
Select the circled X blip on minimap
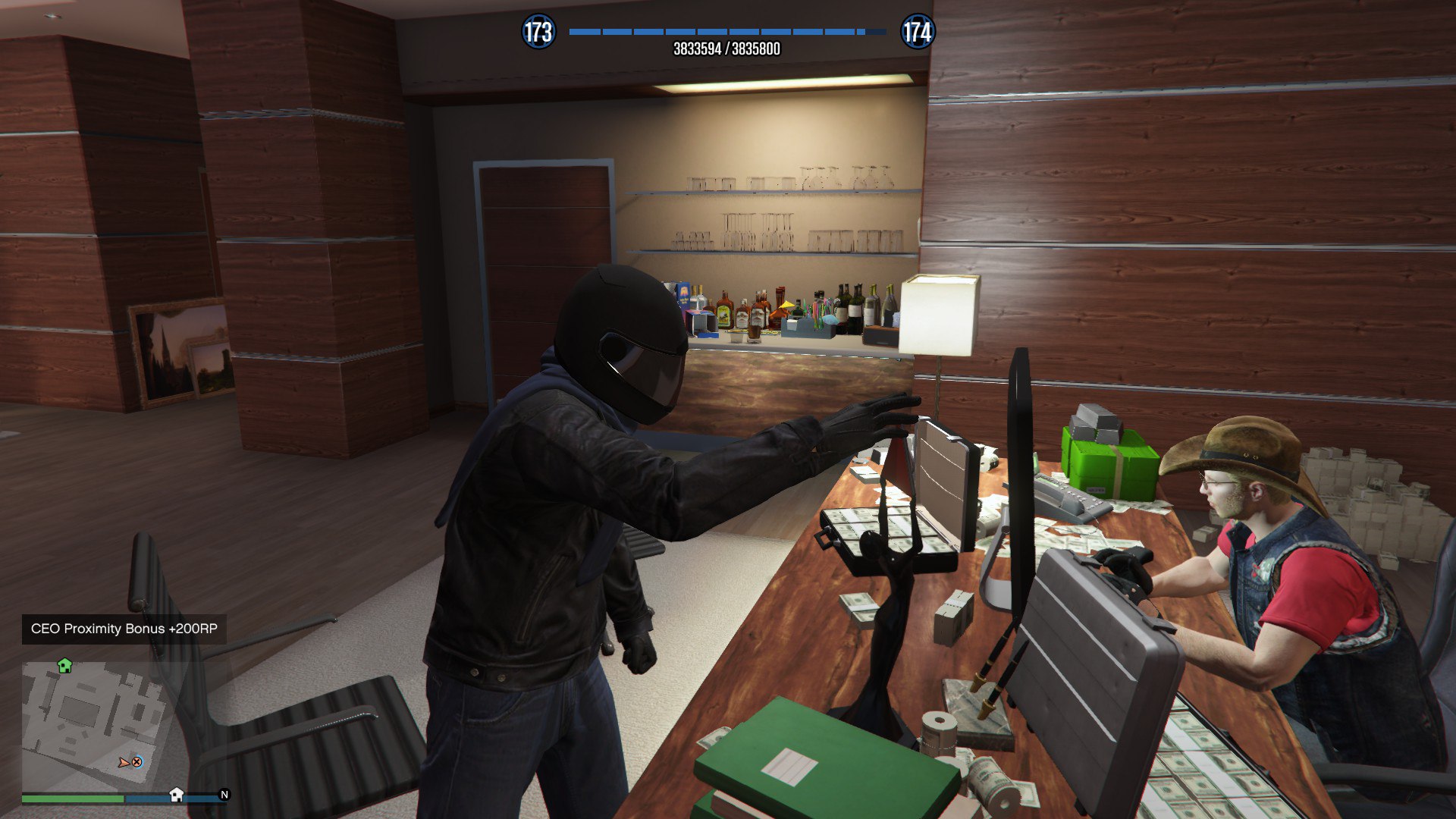click(136, 762)
